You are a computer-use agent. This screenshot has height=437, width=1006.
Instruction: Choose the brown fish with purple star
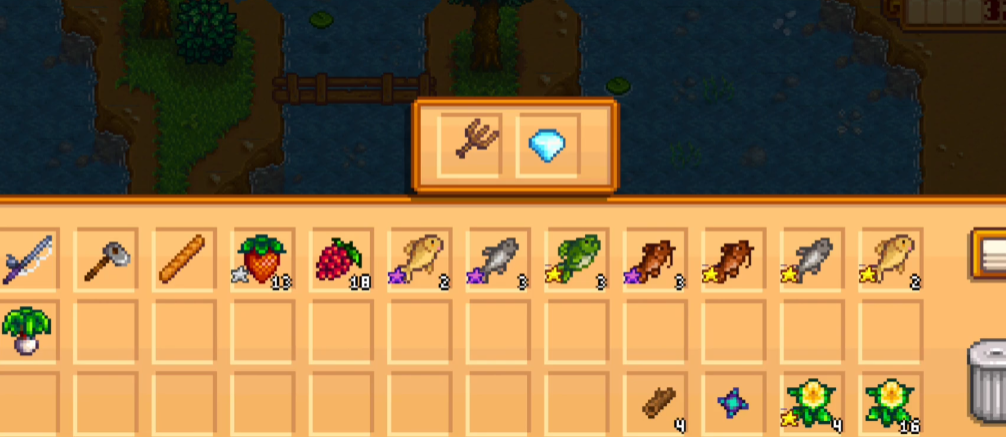point(653,260)
